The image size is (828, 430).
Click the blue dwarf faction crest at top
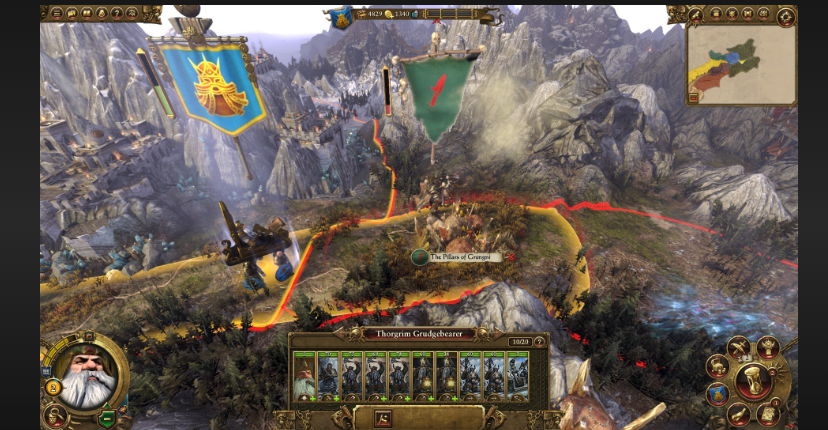click(342, 16)
